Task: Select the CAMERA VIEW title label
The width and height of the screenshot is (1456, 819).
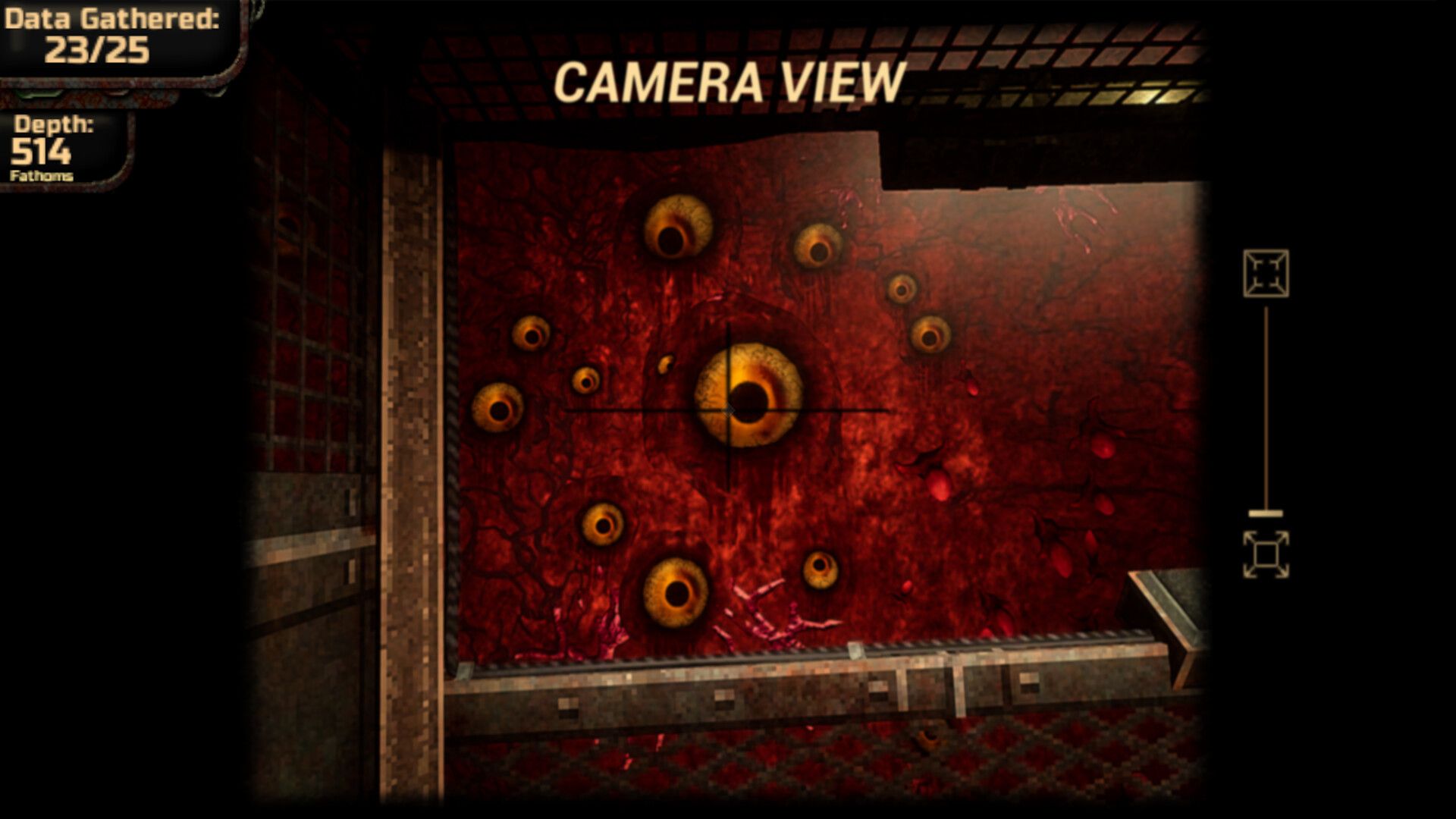Action: (x=728, y=80)
